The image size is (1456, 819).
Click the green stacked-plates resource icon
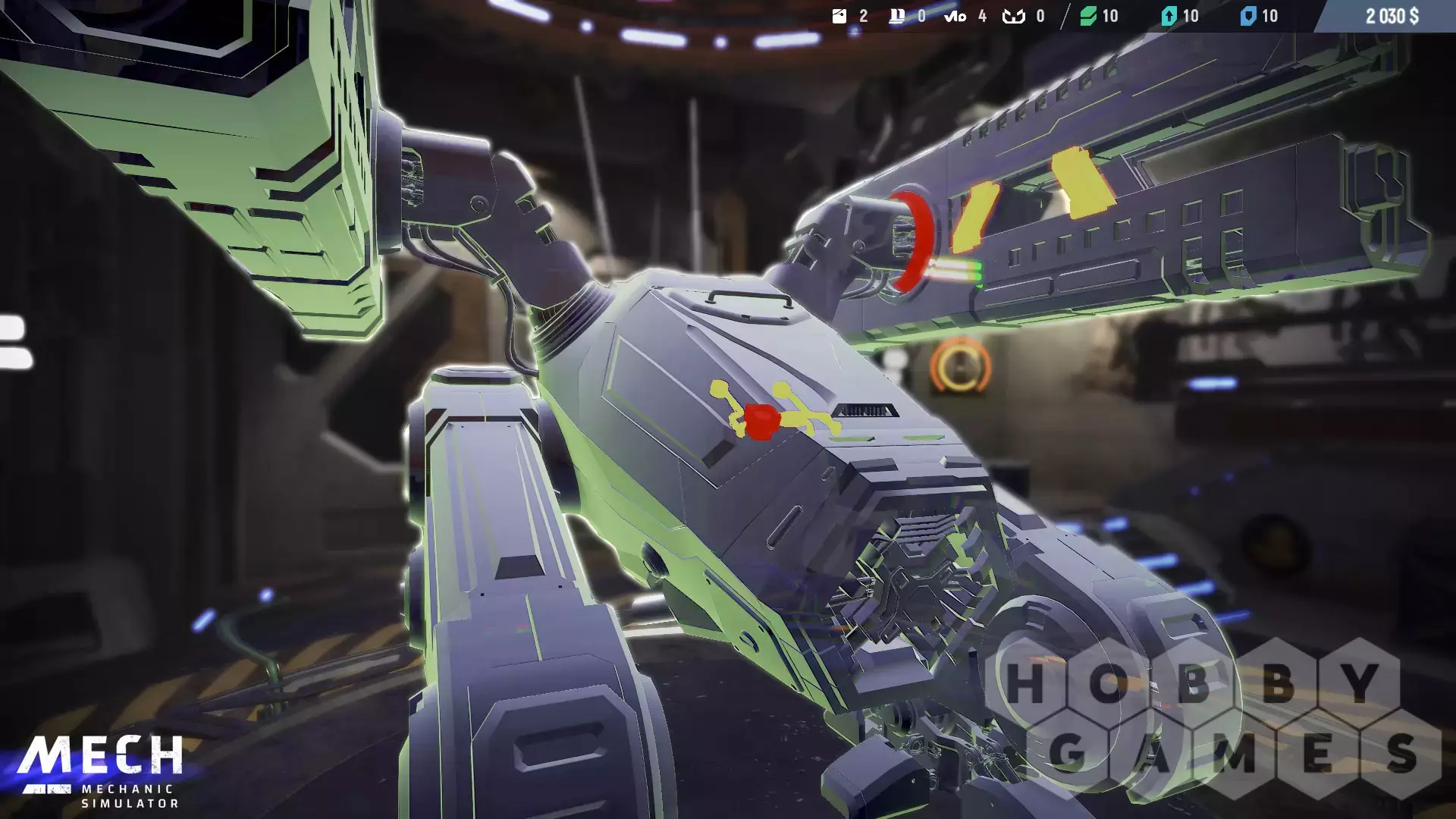(1088, 16)
